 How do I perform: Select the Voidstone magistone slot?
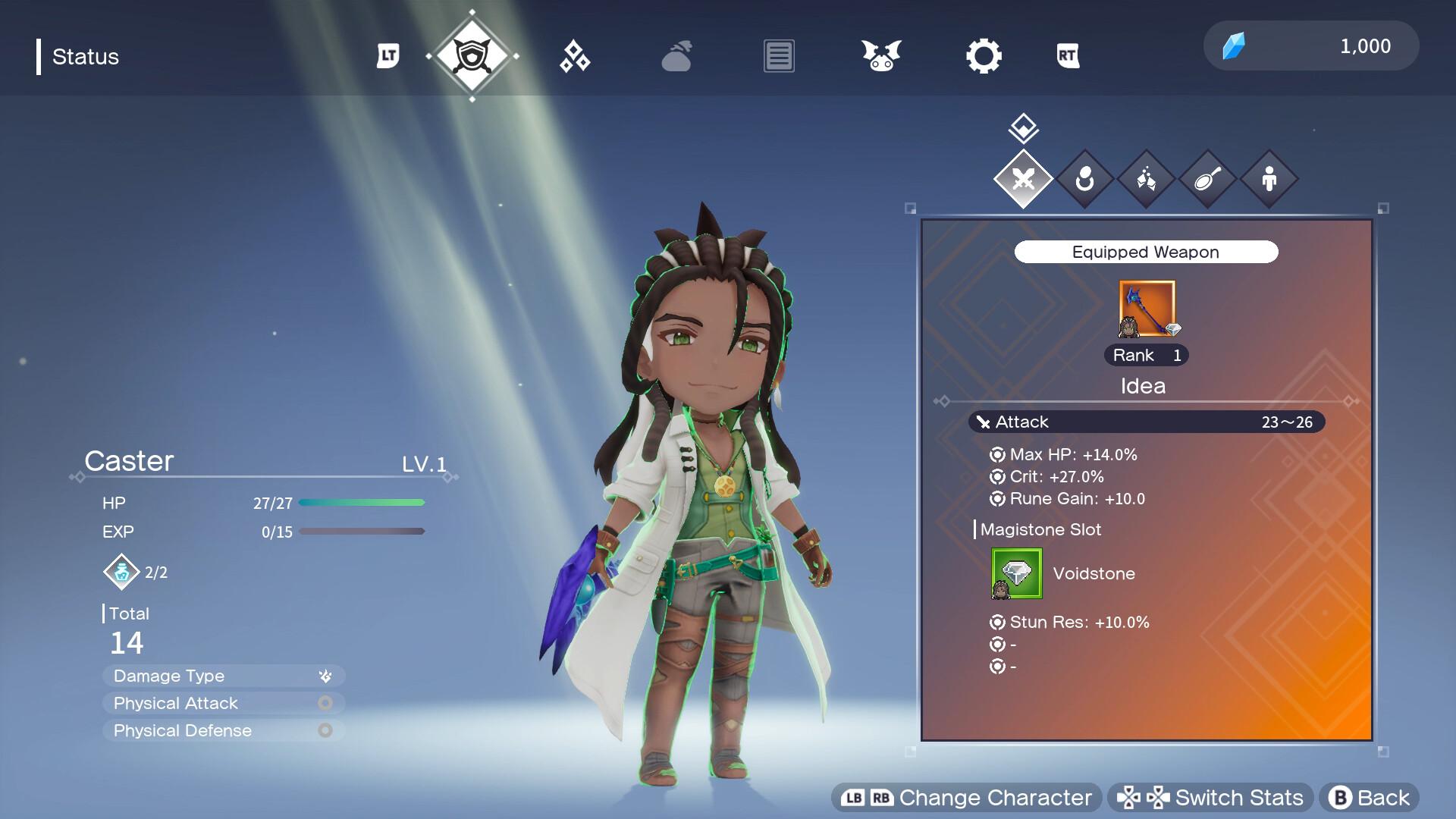(1015, 573)
